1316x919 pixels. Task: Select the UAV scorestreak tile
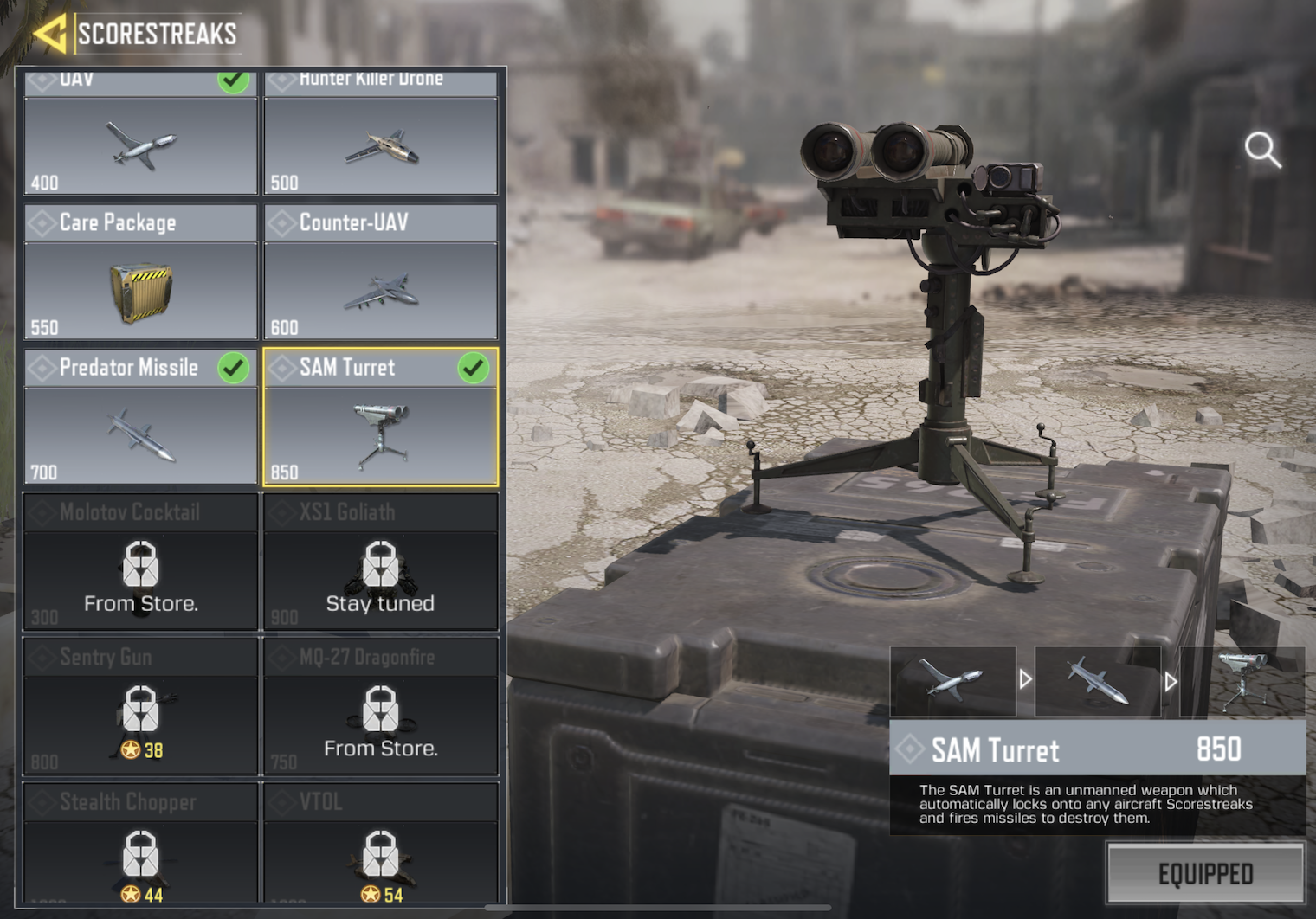click(x=140, y=134)
